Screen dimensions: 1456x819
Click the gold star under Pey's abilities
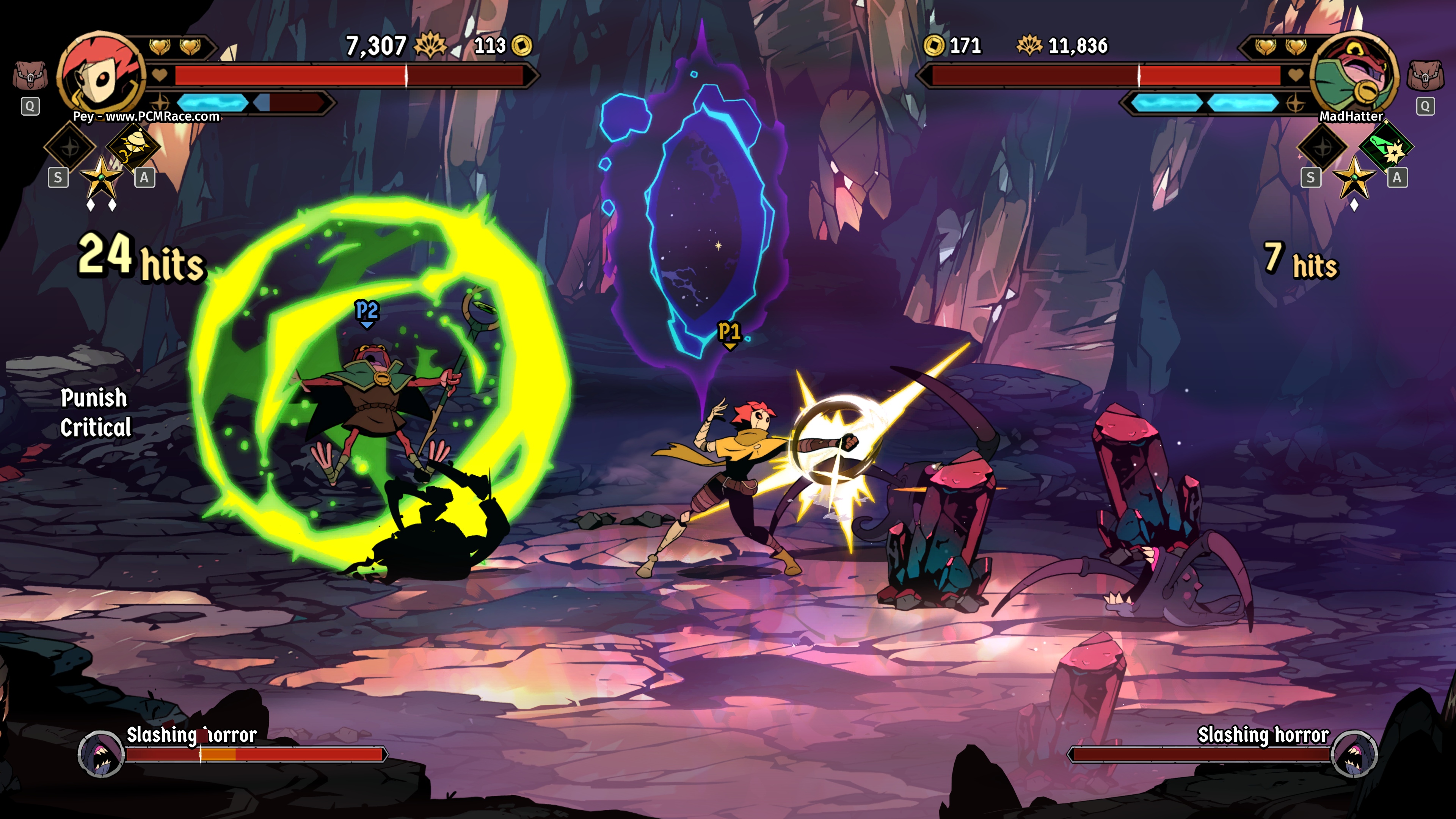102,178
